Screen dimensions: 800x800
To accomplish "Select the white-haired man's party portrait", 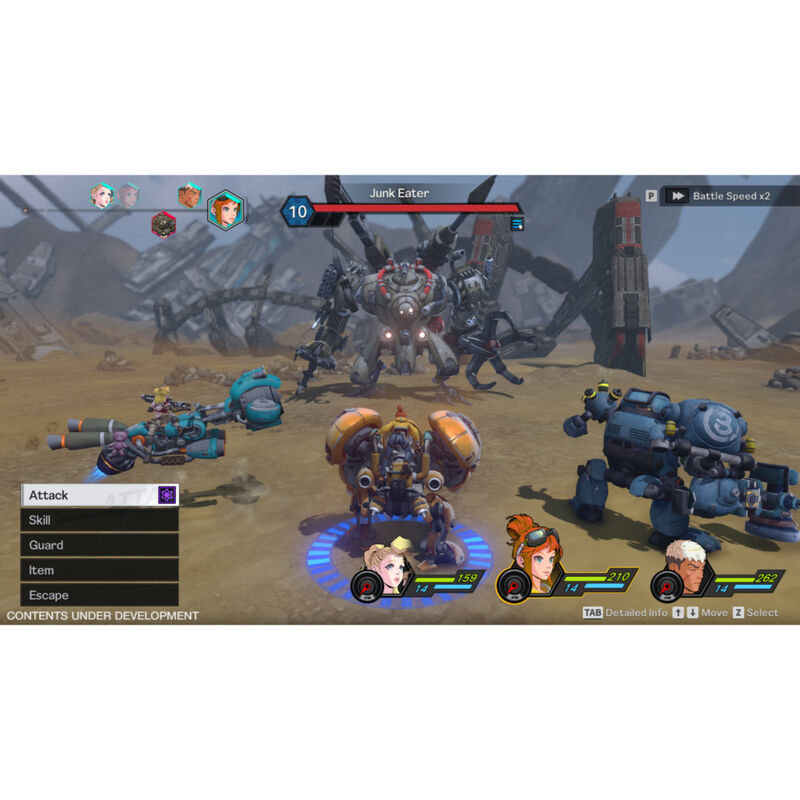I will (684, 570).
